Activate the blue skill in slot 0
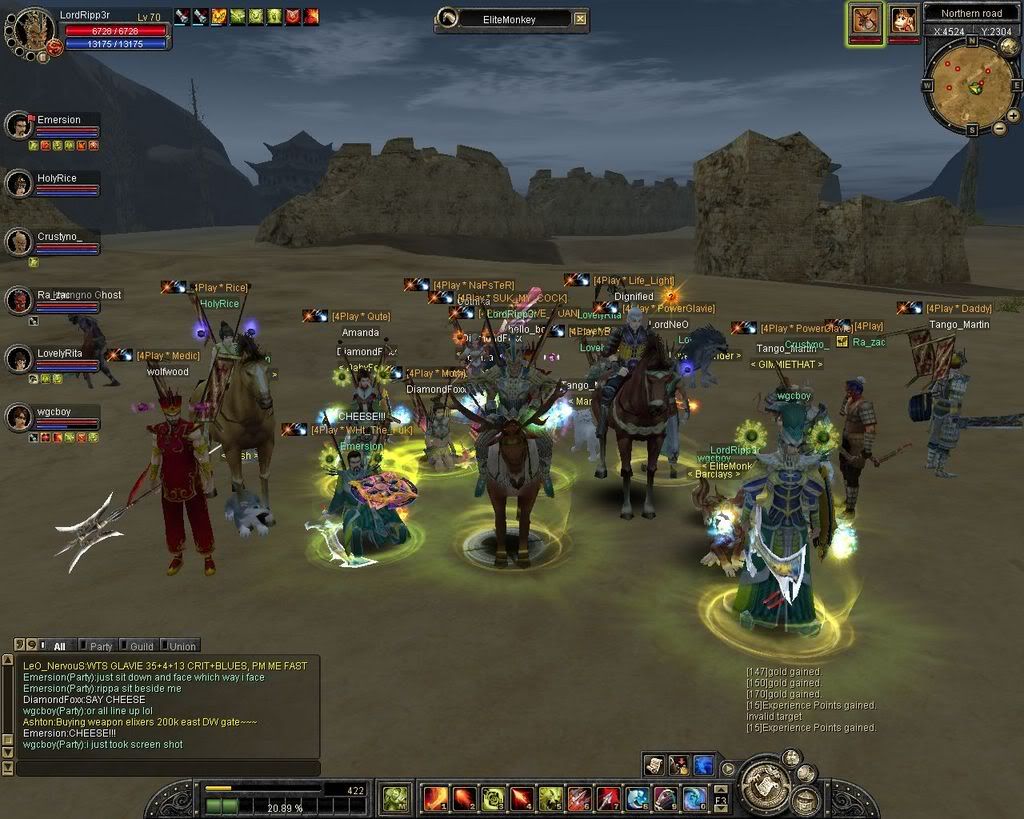This screenshot has height=819, width=1024. 694,798
